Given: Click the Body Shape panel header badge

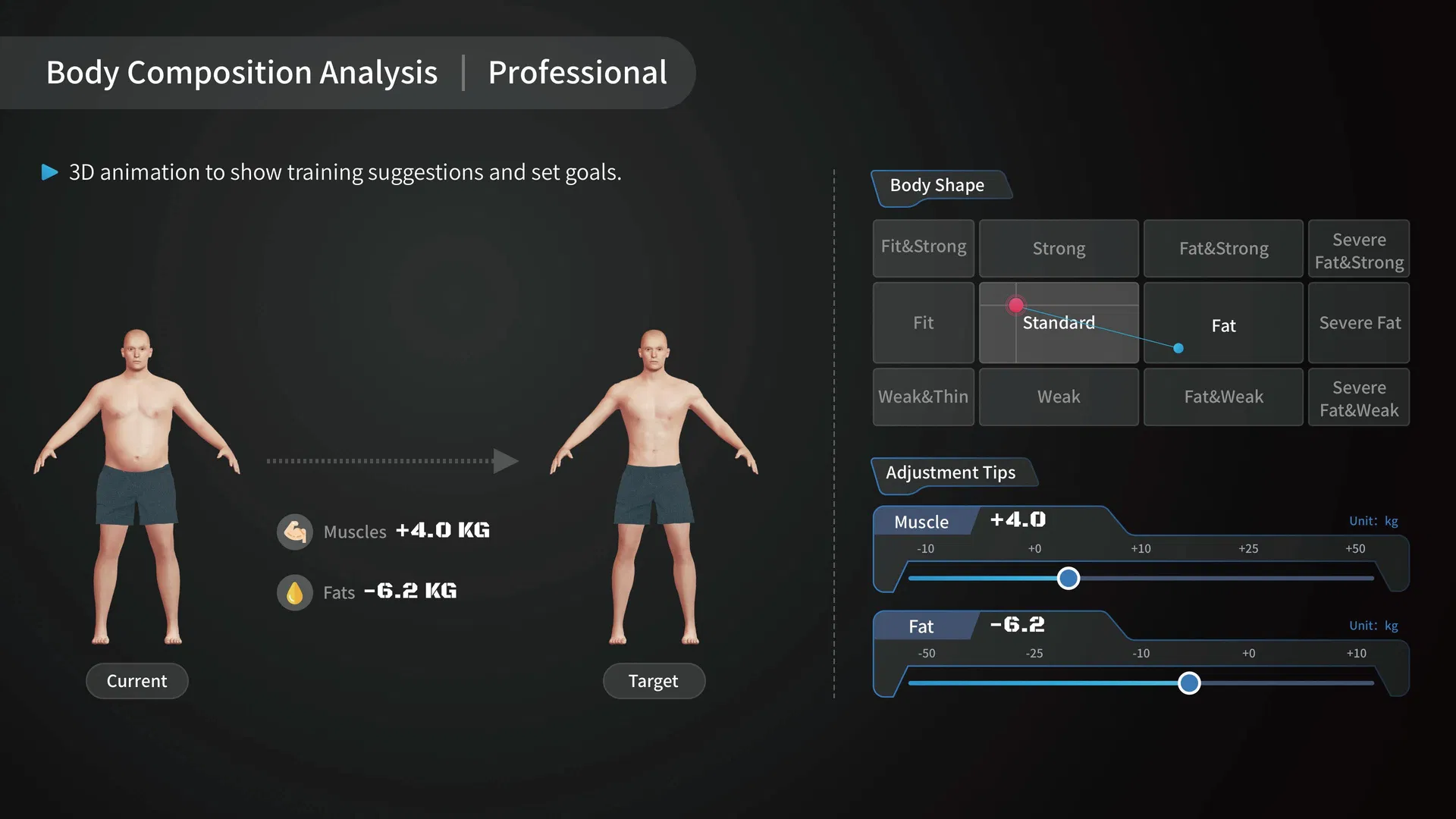Looking at the screenshot, I should tap(936, 185).
